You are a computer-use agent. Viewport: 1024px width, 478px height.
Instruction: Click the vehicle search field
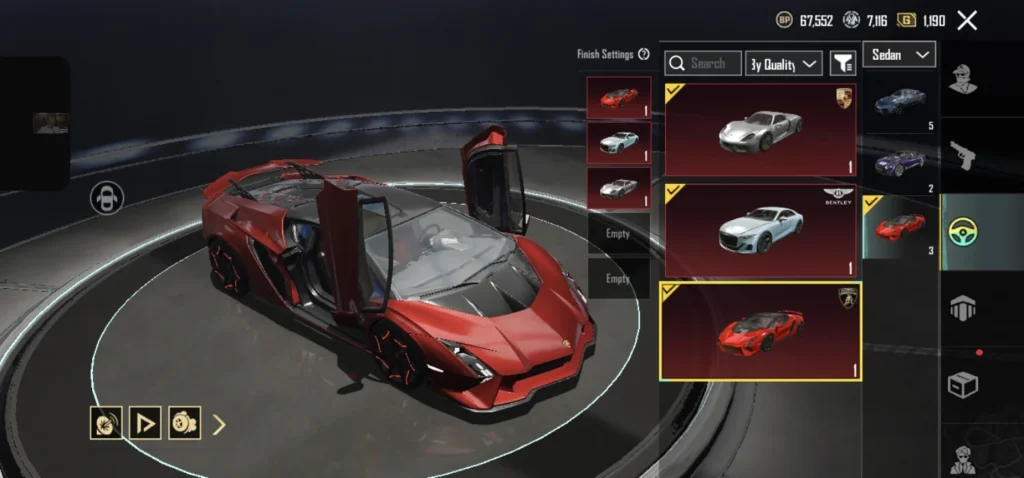(705, 63)
